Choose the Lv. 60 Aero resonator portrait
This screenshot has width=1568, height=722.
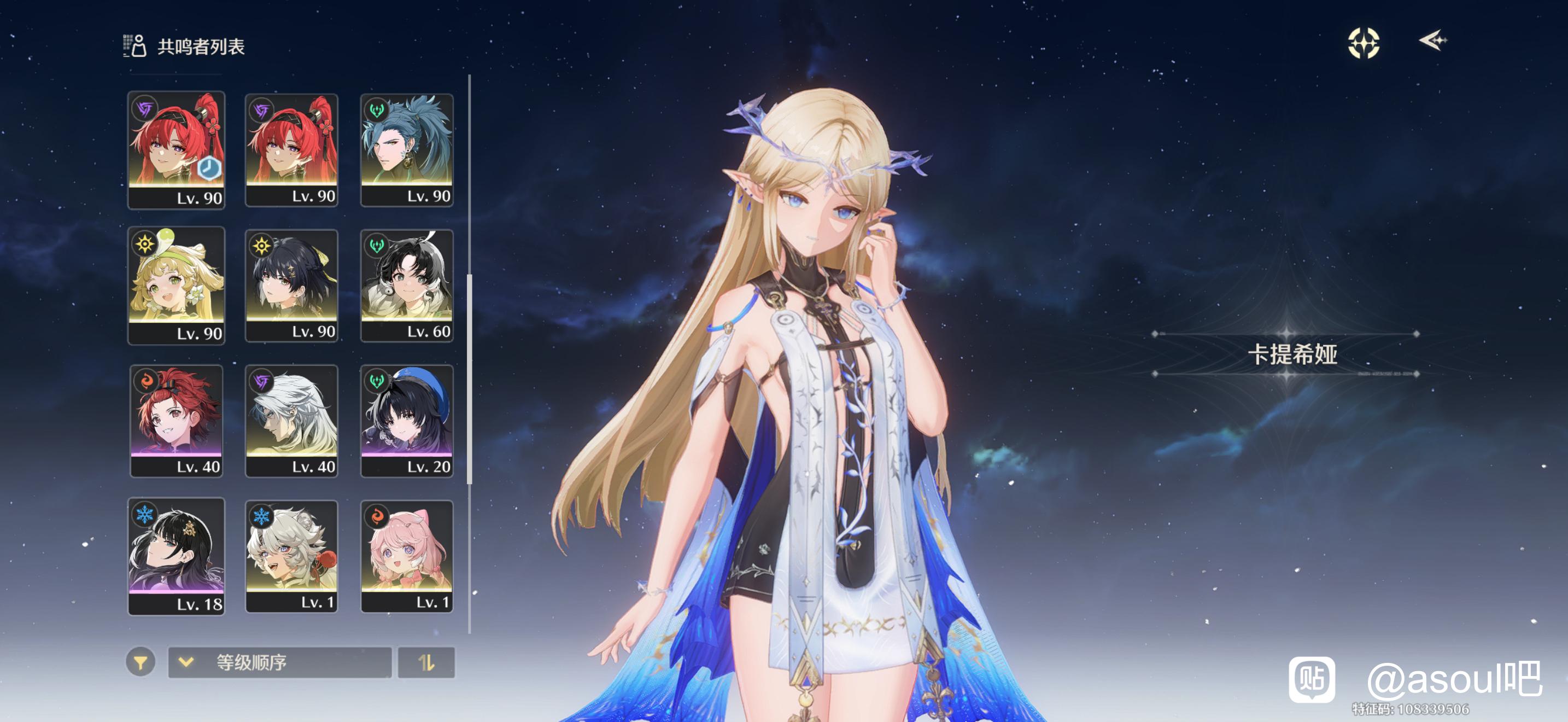coord(407,285)
